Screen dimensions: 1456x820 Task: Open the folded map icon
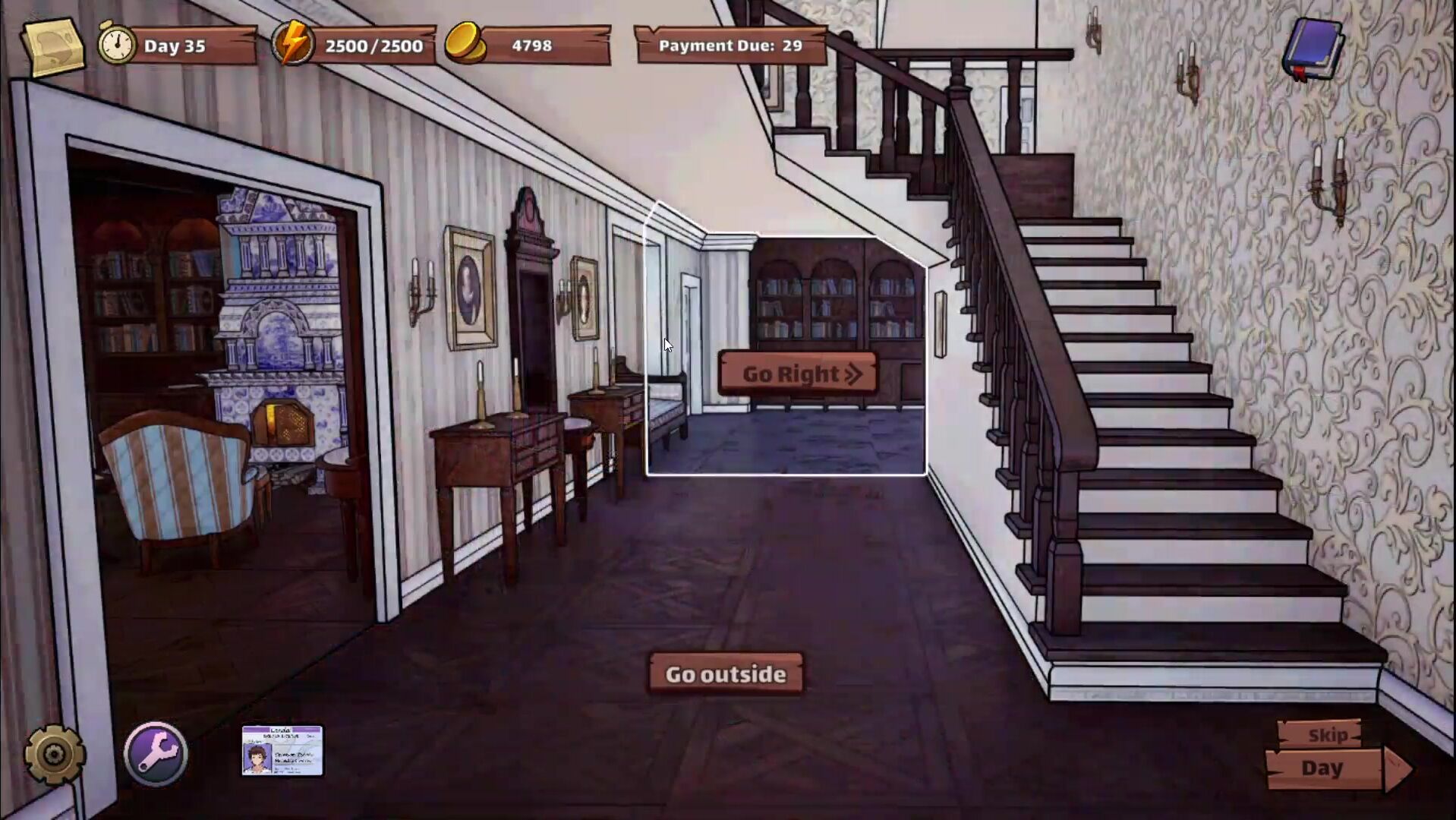point(53,46)
